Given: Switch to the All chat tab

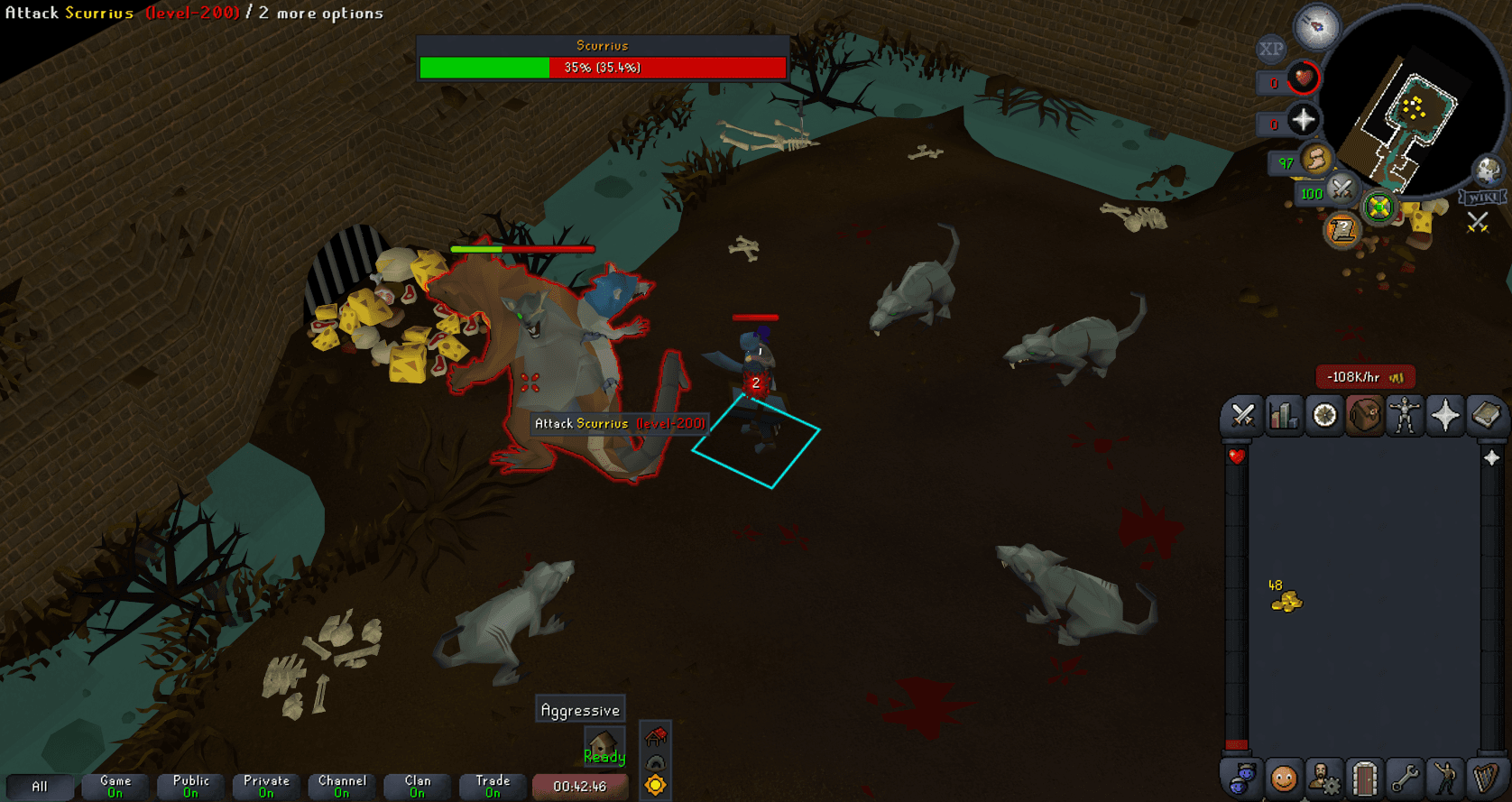Looking at the screenshot, I should pyautogui.click(x=40, y=786).
